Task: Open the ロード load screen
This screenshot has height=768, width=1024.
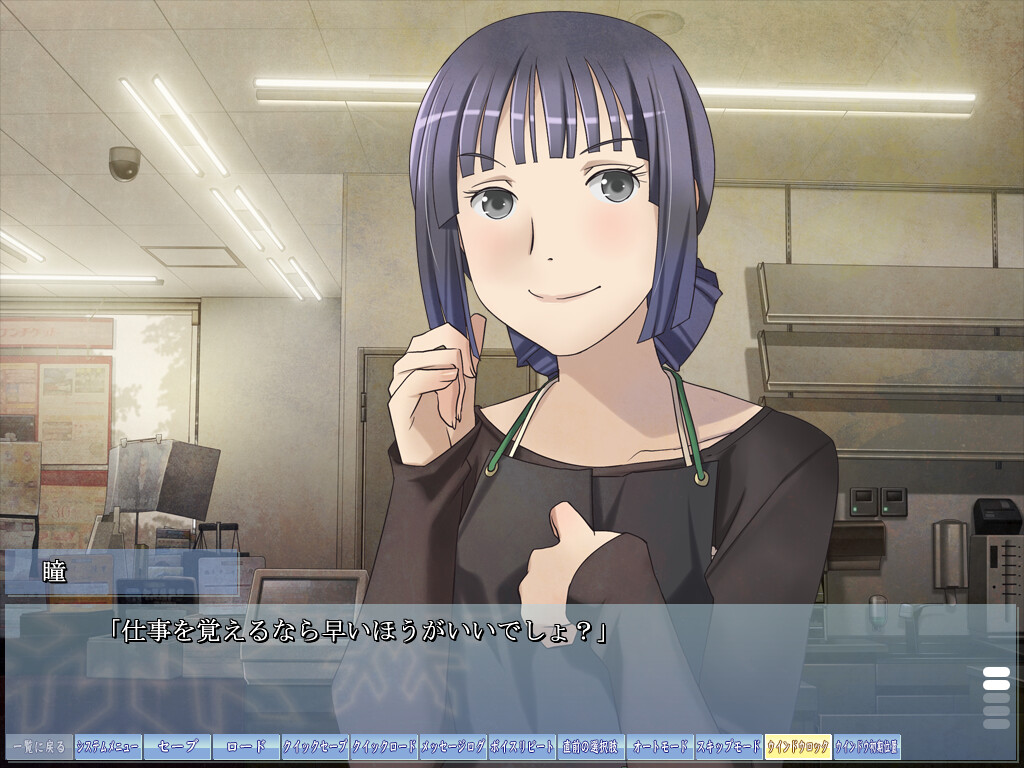Action: coord(246,747)
